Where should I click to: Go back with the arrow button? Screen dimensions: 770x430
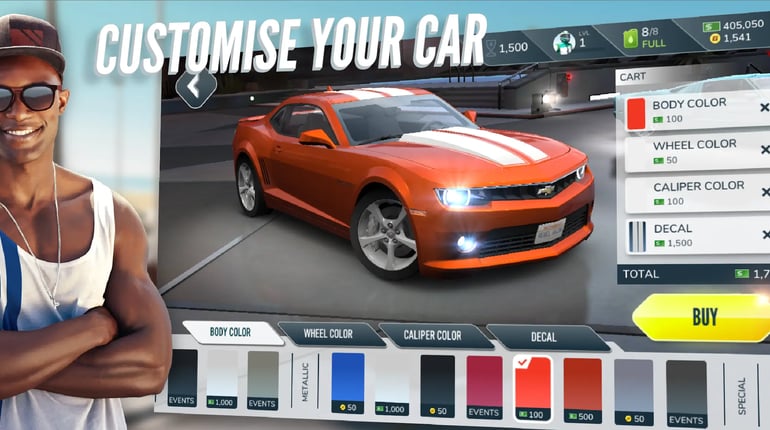[x=195, y=87]
